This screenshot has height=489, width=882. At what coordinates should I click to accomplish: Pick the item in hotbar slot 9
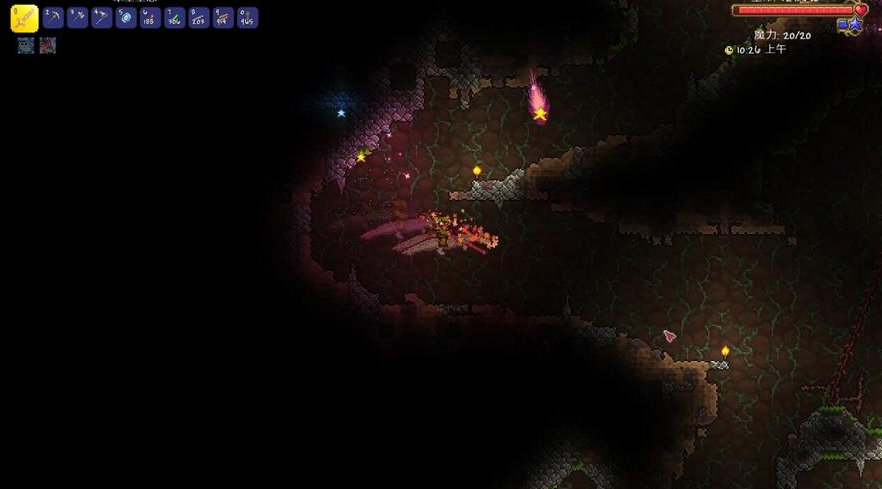tap(222, 18)
